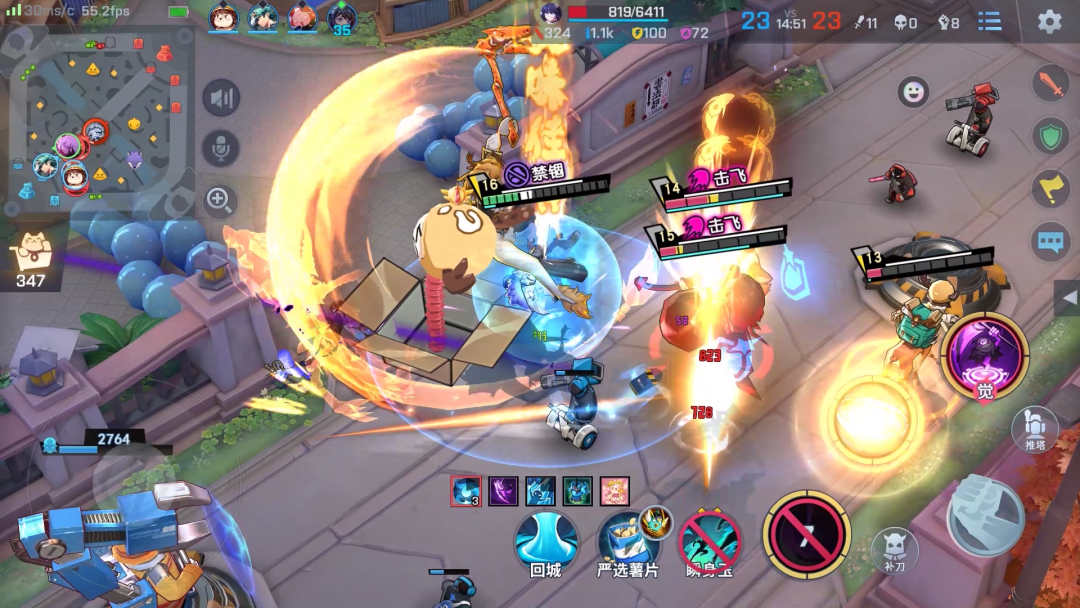
Task: Toggle the speaker voice output
Action: point(221,98)
